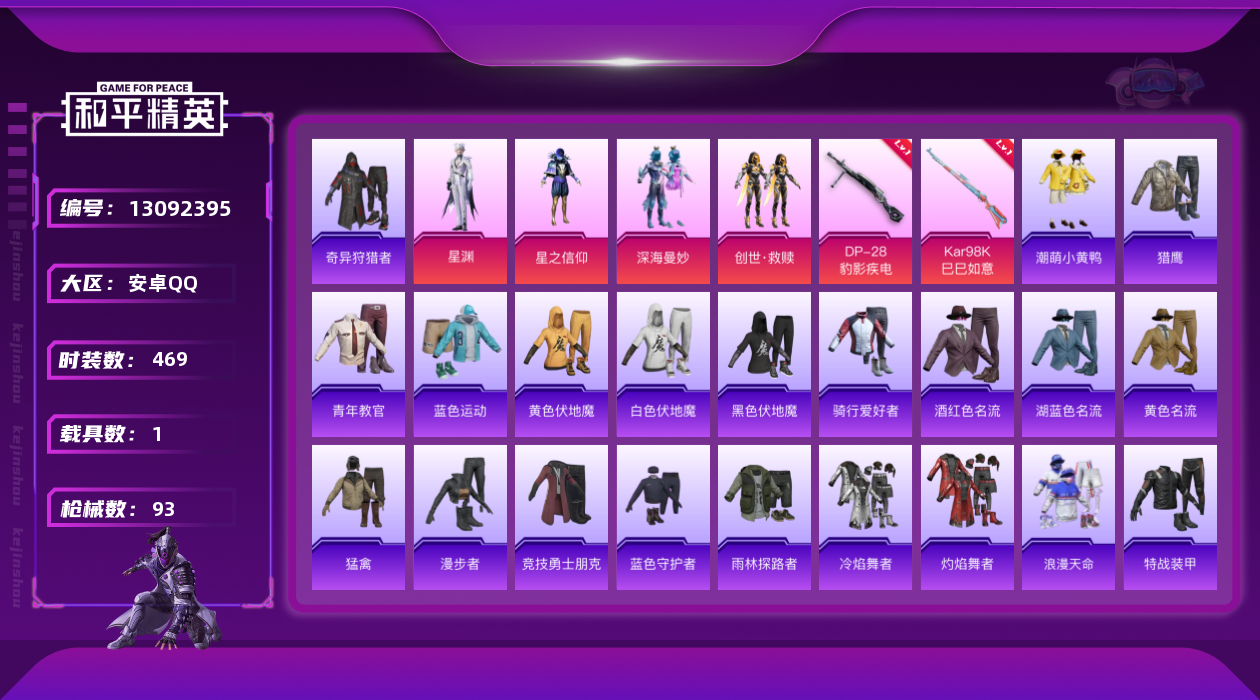Choose the 星渊 skin tile
The height and width of the screenshot is (700, 1260).
point(460,211)
